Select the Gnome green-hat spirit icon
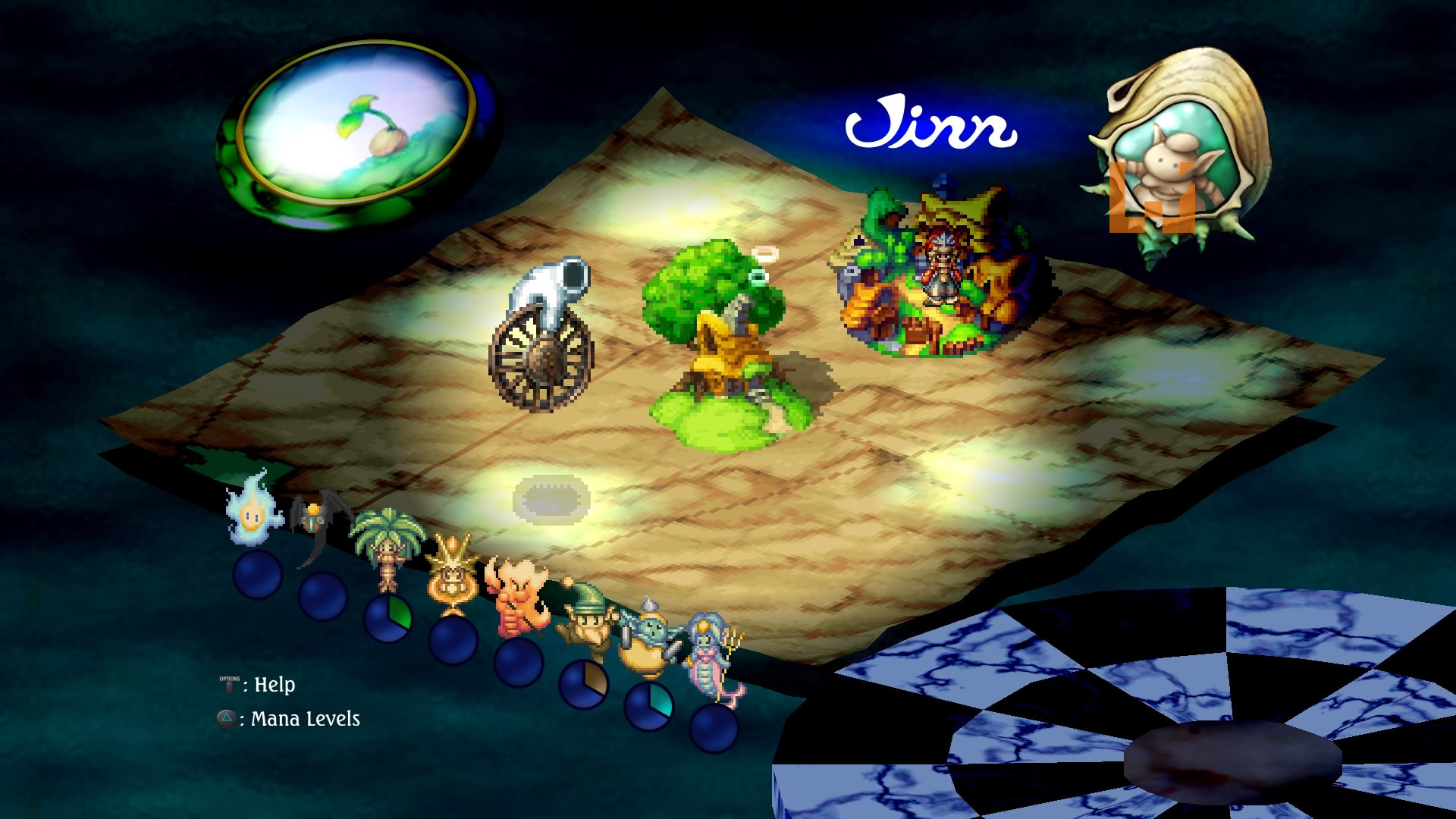The image size is (1456, 819). pyautogui.click(x=582, y=620)
